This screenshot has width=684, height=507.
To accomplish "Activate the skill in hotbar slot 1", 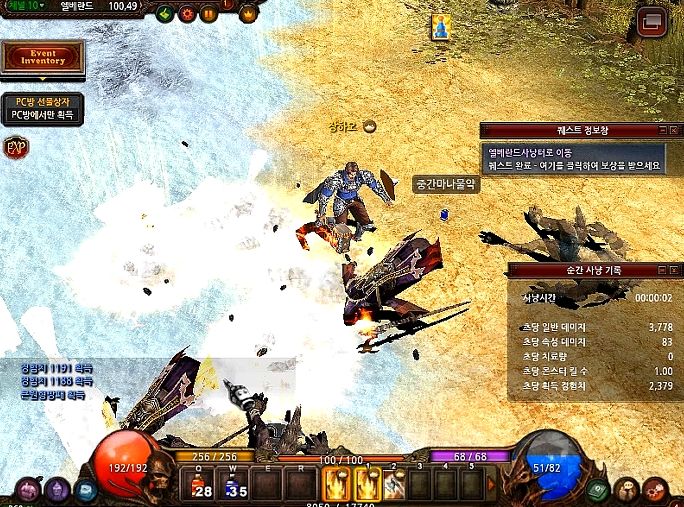I will 367,485.
